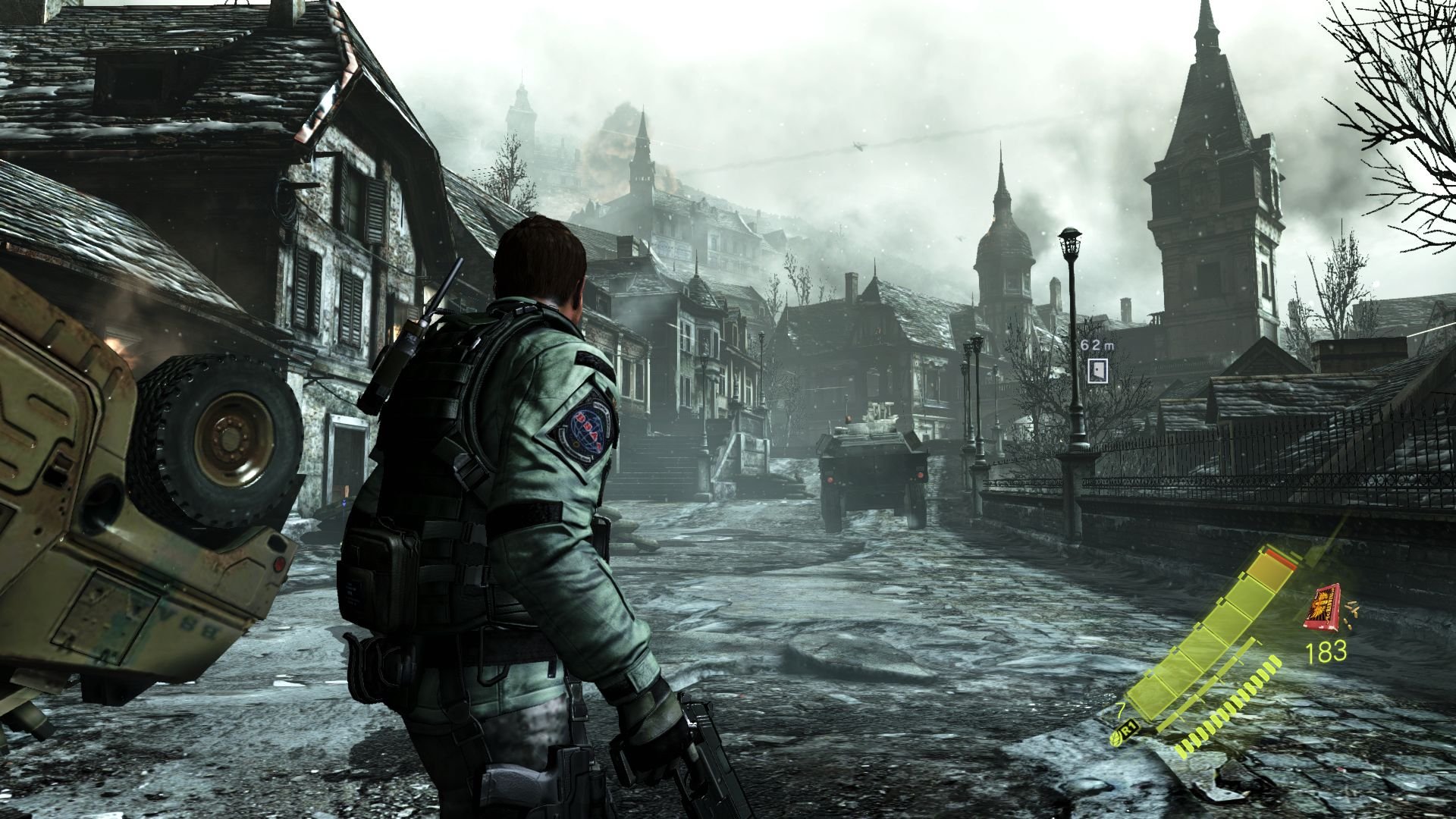Click the herb leaf icon near R1 prompt

(1115, 739)
